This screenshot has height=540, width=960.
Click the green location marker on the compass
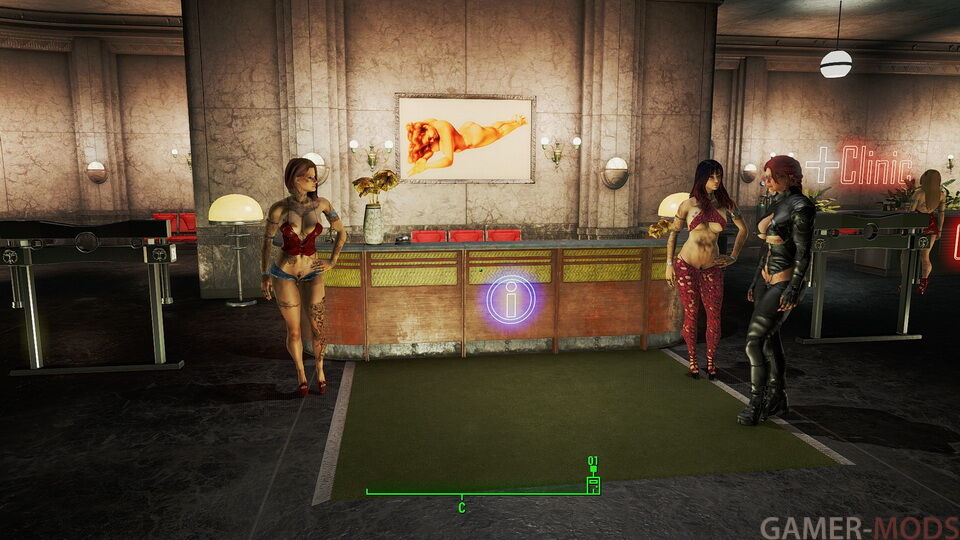(593, 484)
